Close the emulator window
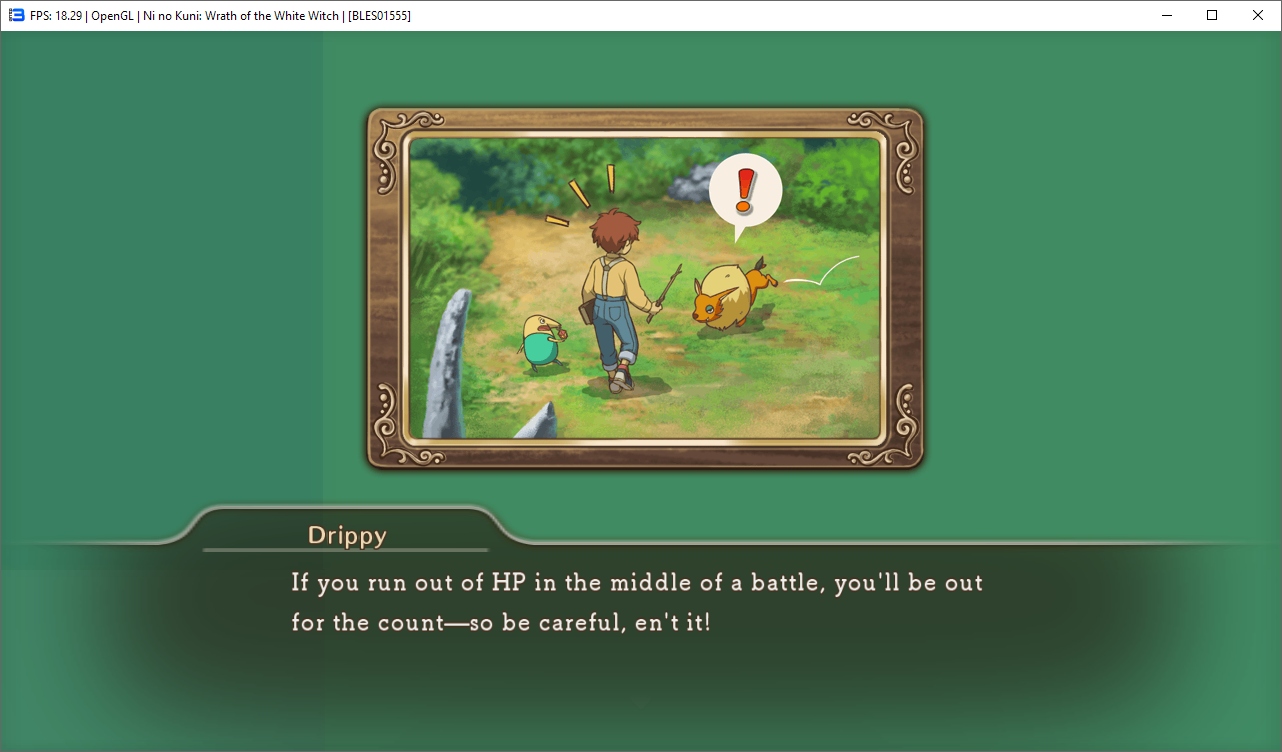 [x=1258, y=15]
